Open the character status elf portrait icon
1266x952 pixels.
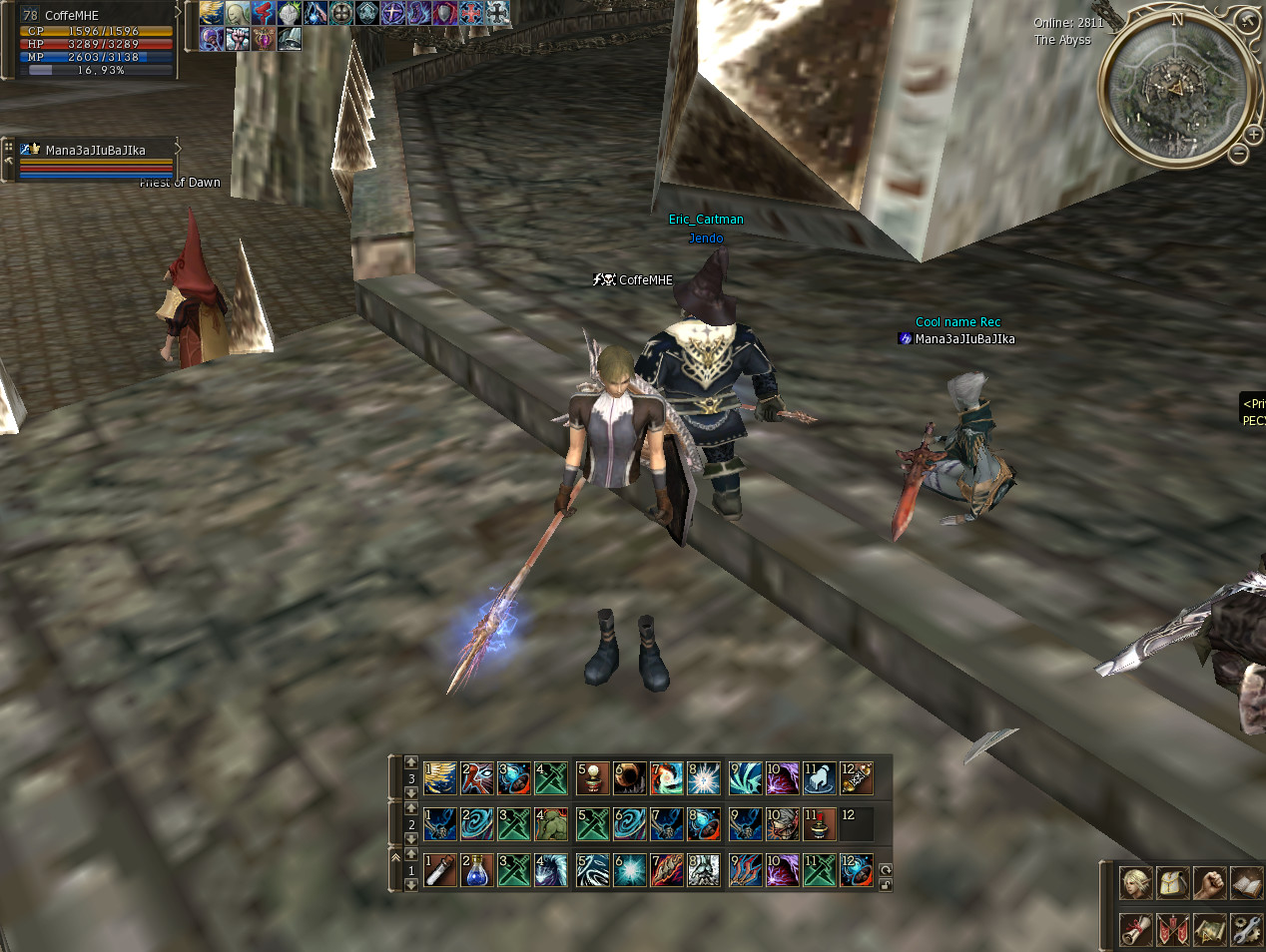pos(1135,883)
